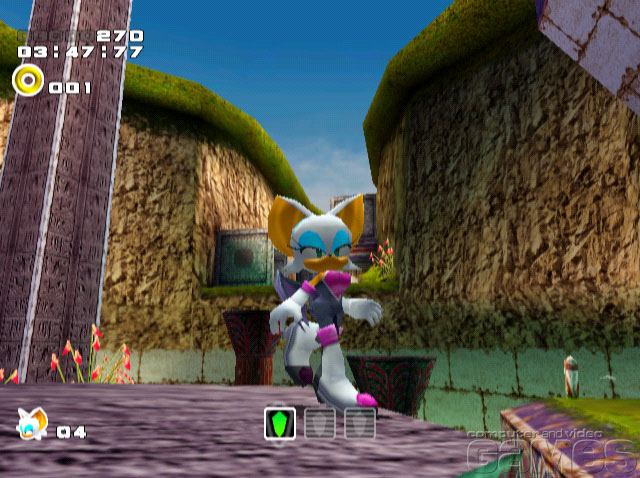Click the Rouge lives icon
Screen dimensions: 640x478
click(x=32, y=423)
